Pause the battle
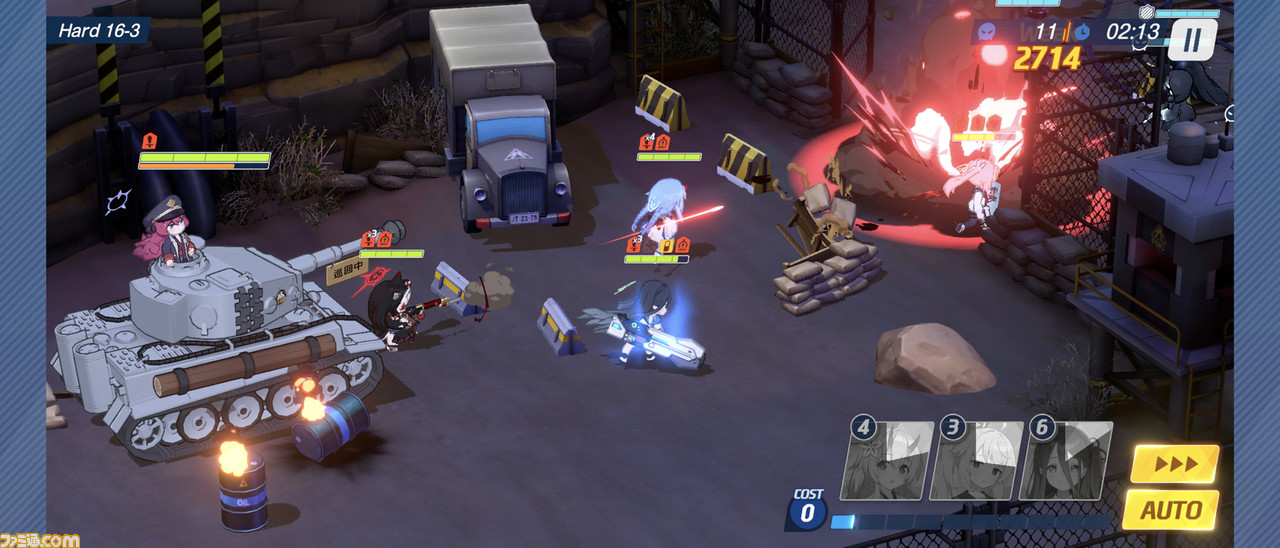The image size is (1280, 548). (1191, 41)
